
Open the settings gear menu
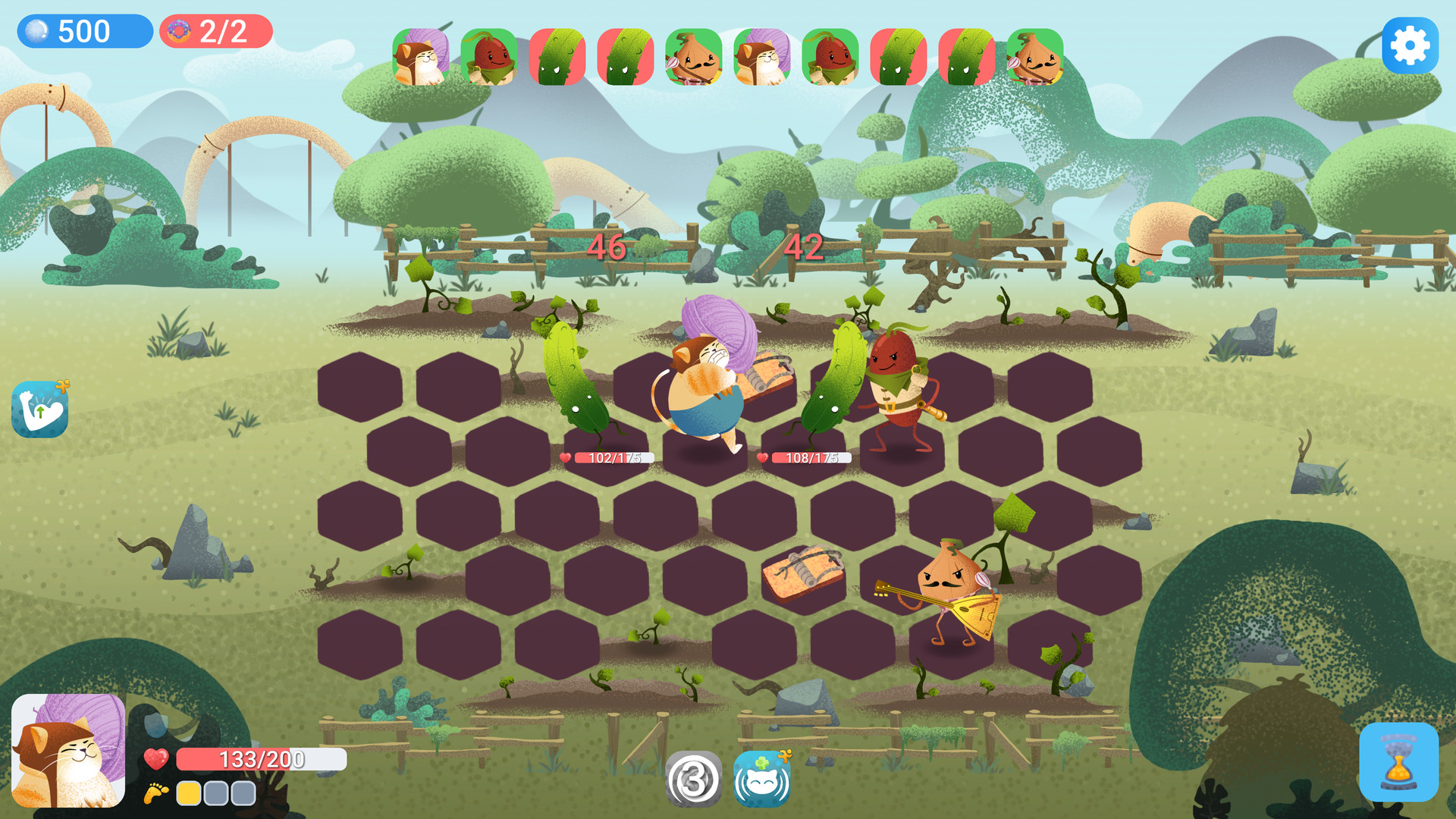coord(1410,45)
